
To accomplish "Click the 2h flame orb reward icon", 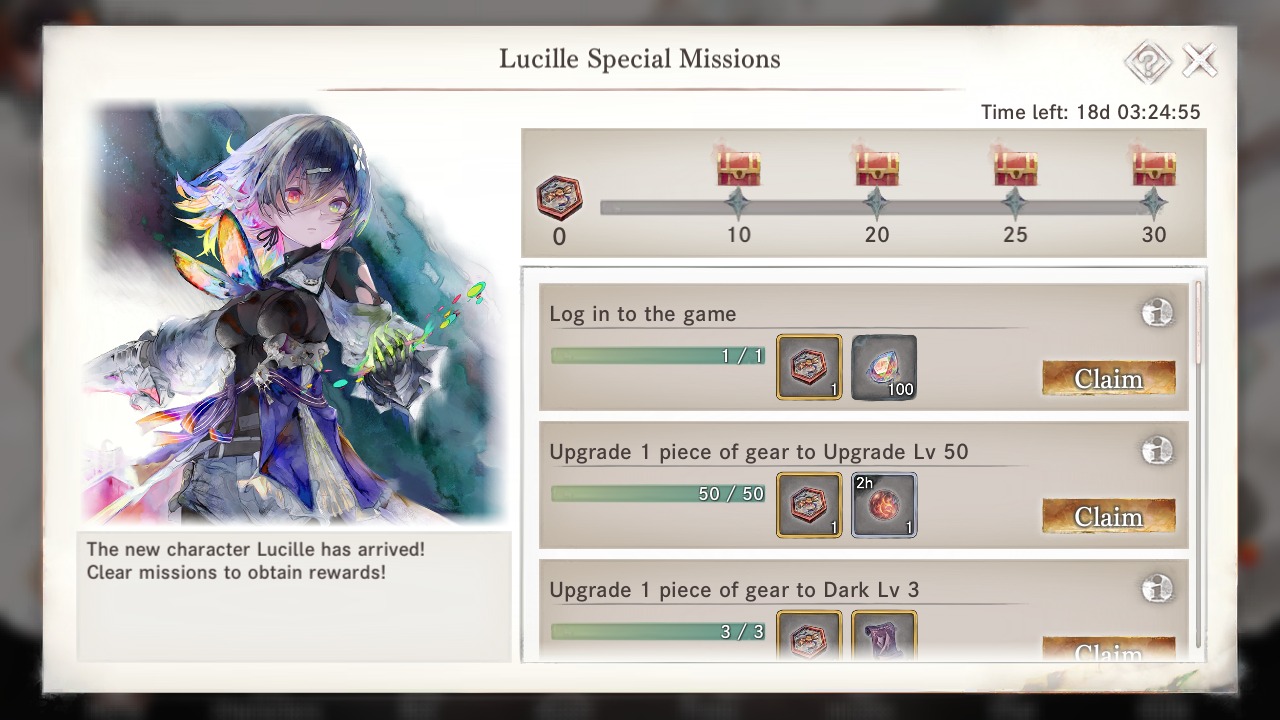I will coord(883,505).
